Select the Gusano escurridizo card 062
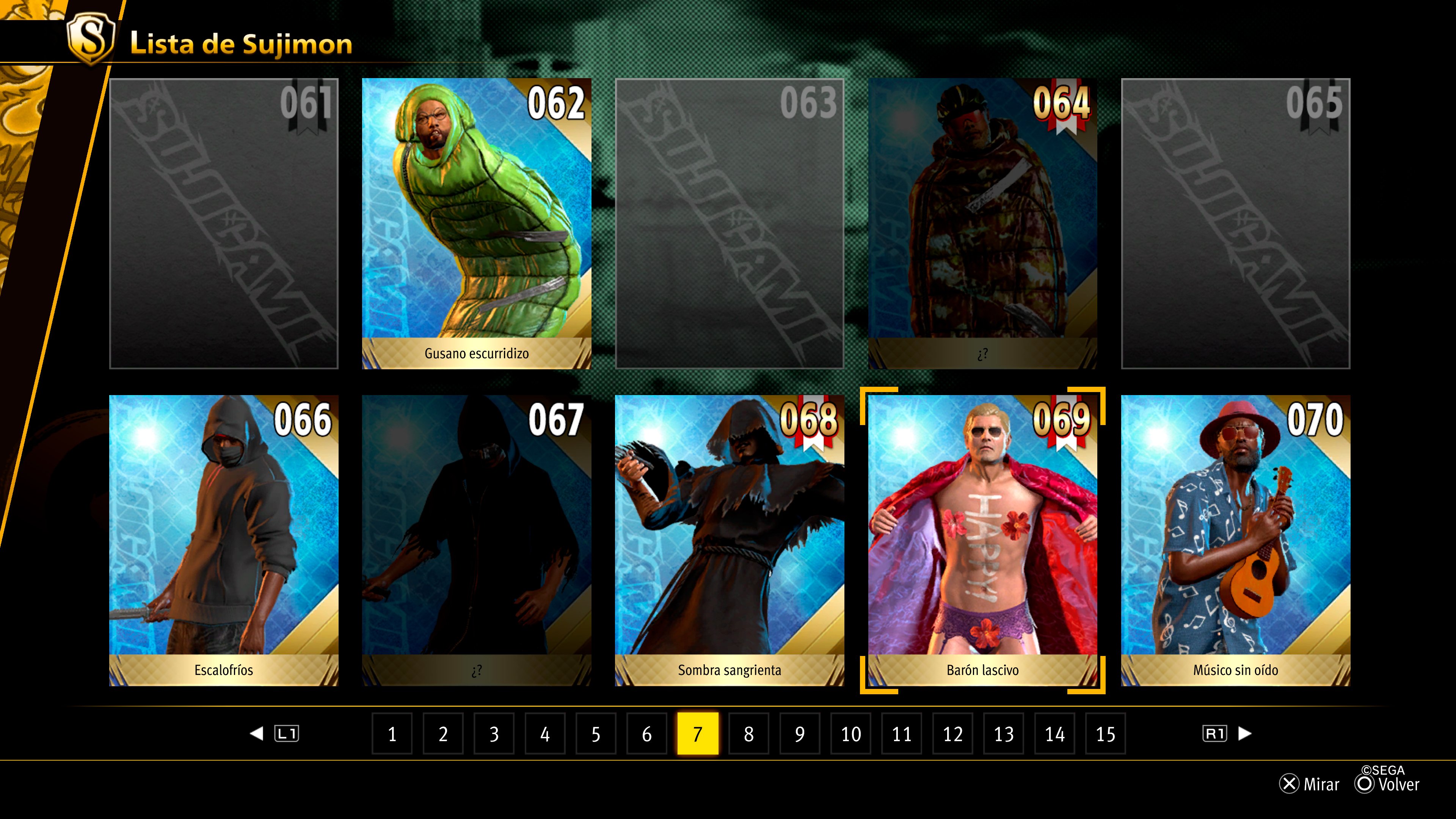This screenshot has width=1456, height=819. coord(477,223)
